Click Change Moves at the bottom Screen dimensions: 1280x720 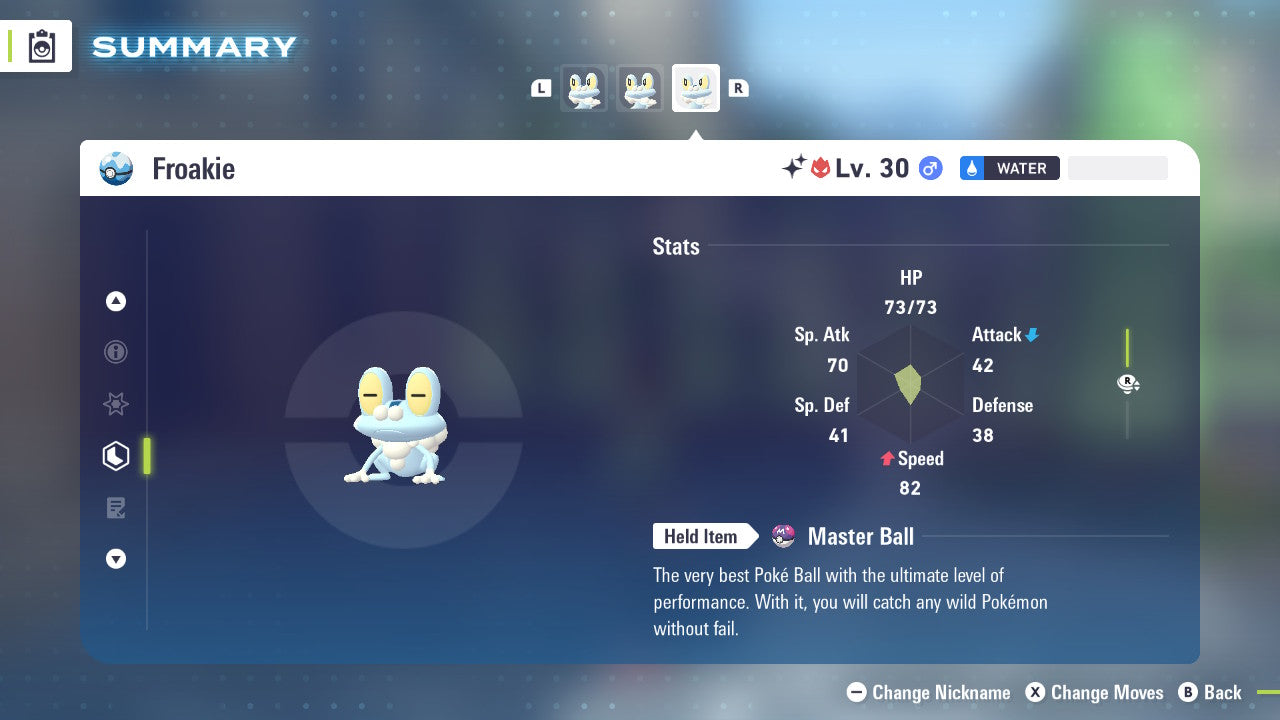pos(1094,692)
